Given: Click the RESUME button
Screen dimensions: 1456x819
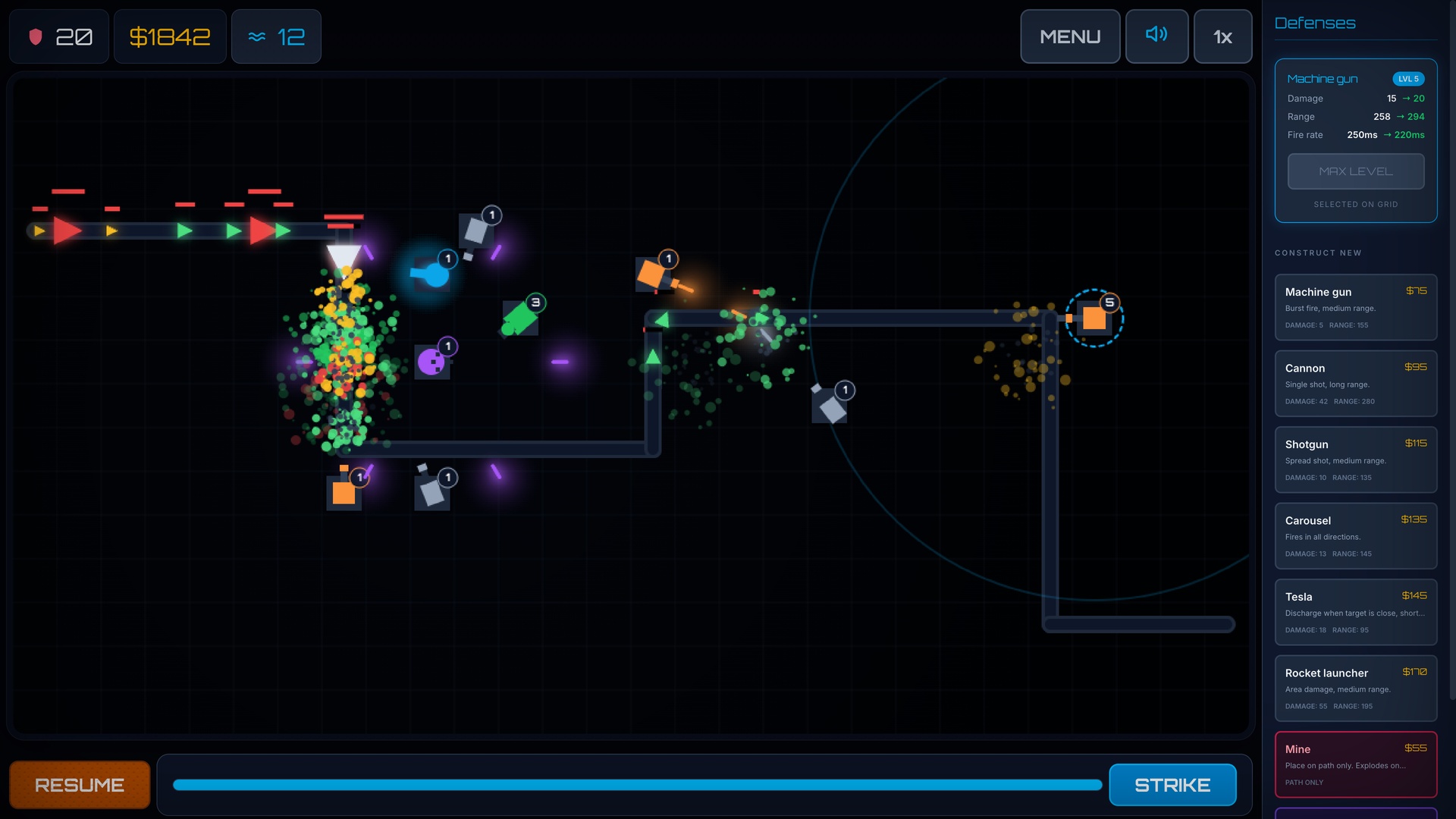Looking at the screenshot, I should click(x=80, y=785).
